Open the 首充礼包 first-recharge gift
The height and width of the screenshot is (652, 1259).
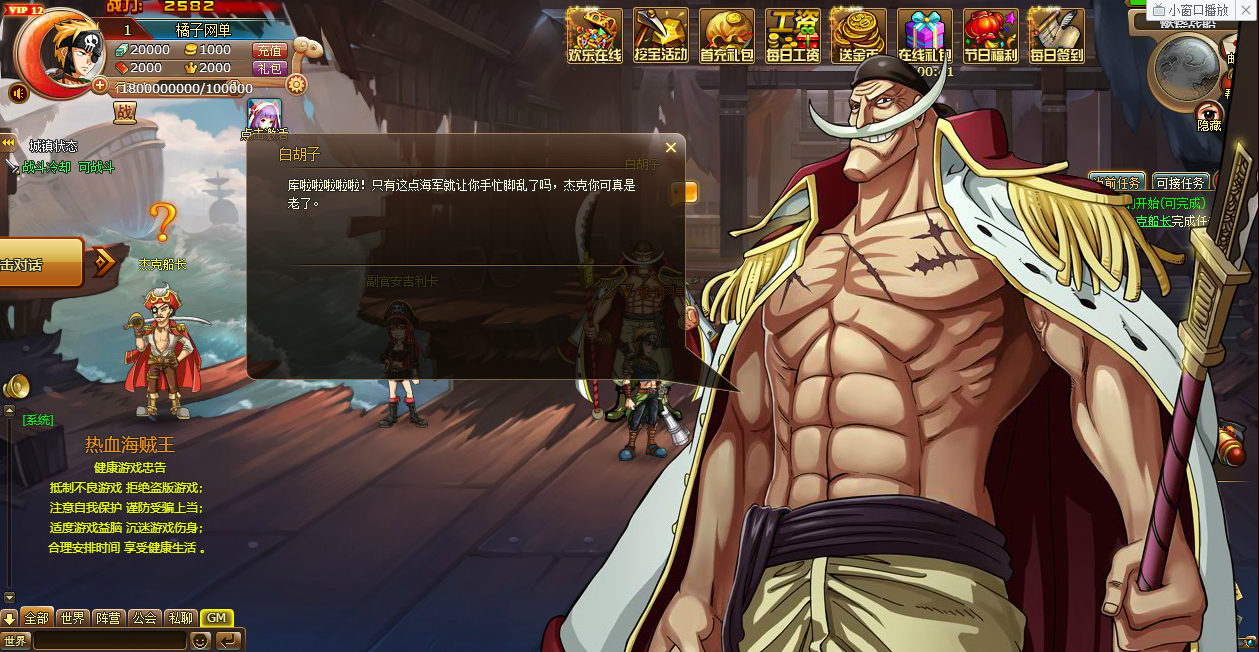(x=726, y=36)
